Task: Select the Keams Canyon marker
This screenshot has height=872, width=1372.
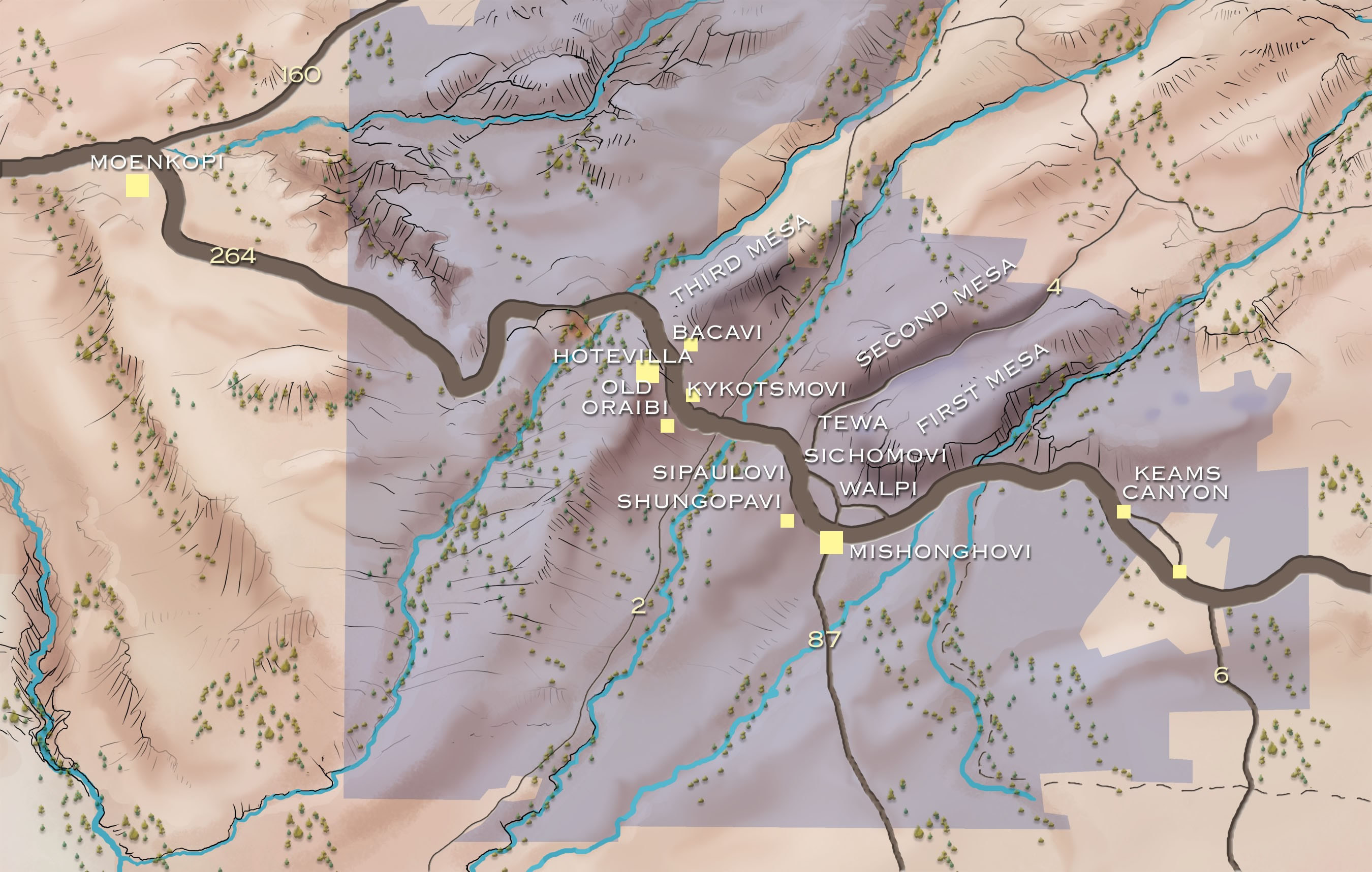Action: click(x=1123, y=511)
